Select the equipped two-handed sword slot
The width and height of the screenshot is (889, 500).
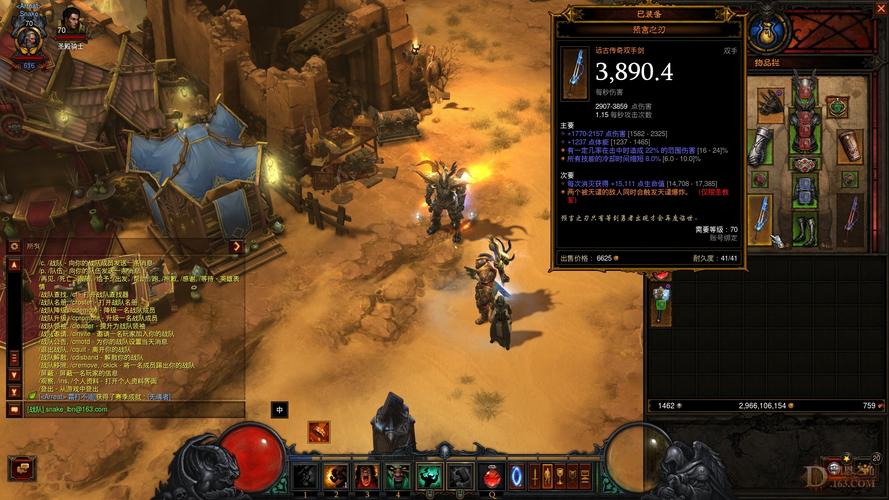(760, 219)
